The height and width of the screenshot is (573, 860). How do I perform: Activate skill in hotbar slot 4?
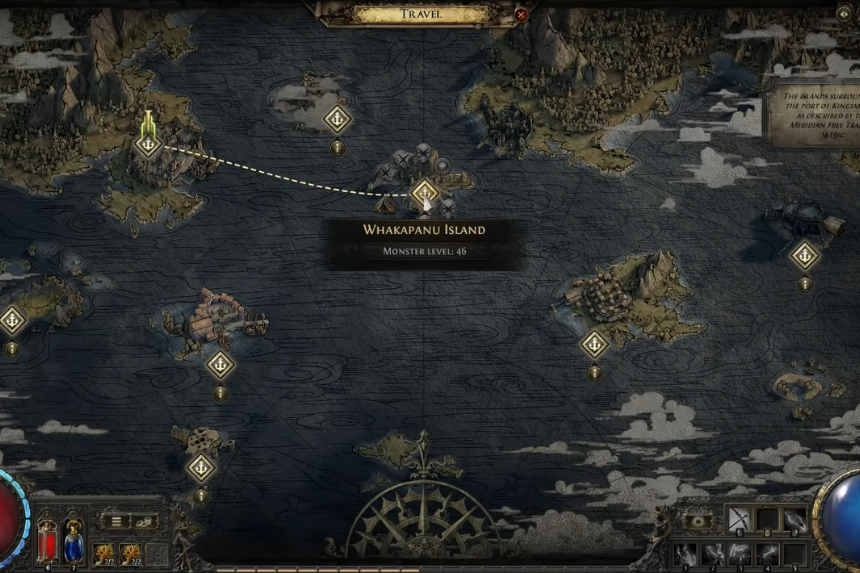pyautogui.click(x=765, y=552)
